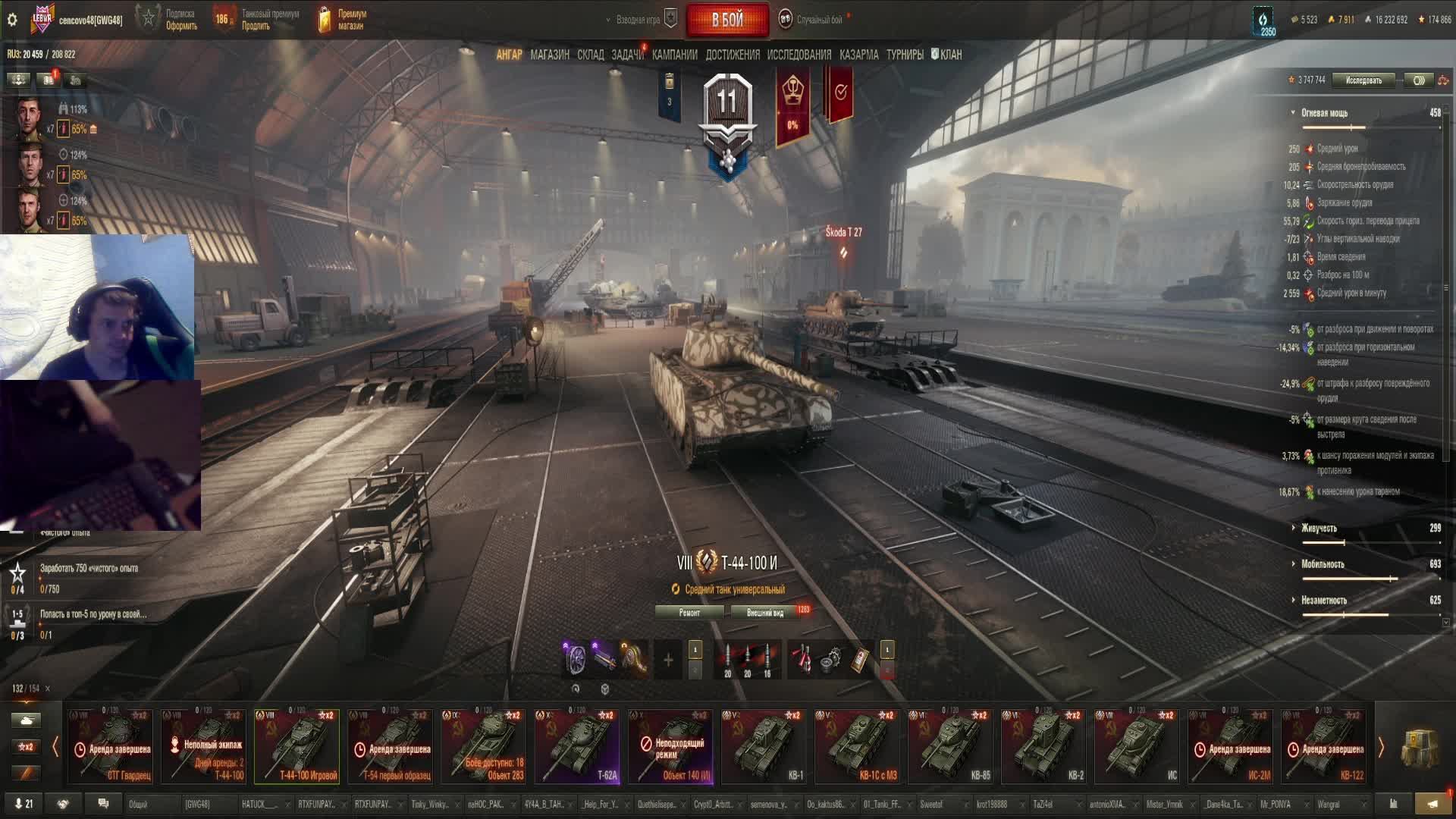Image resolution: width=1456 pixels, height=819 pixels.
Task: Open the КЛАН tab
Action: tap(946, 55)
